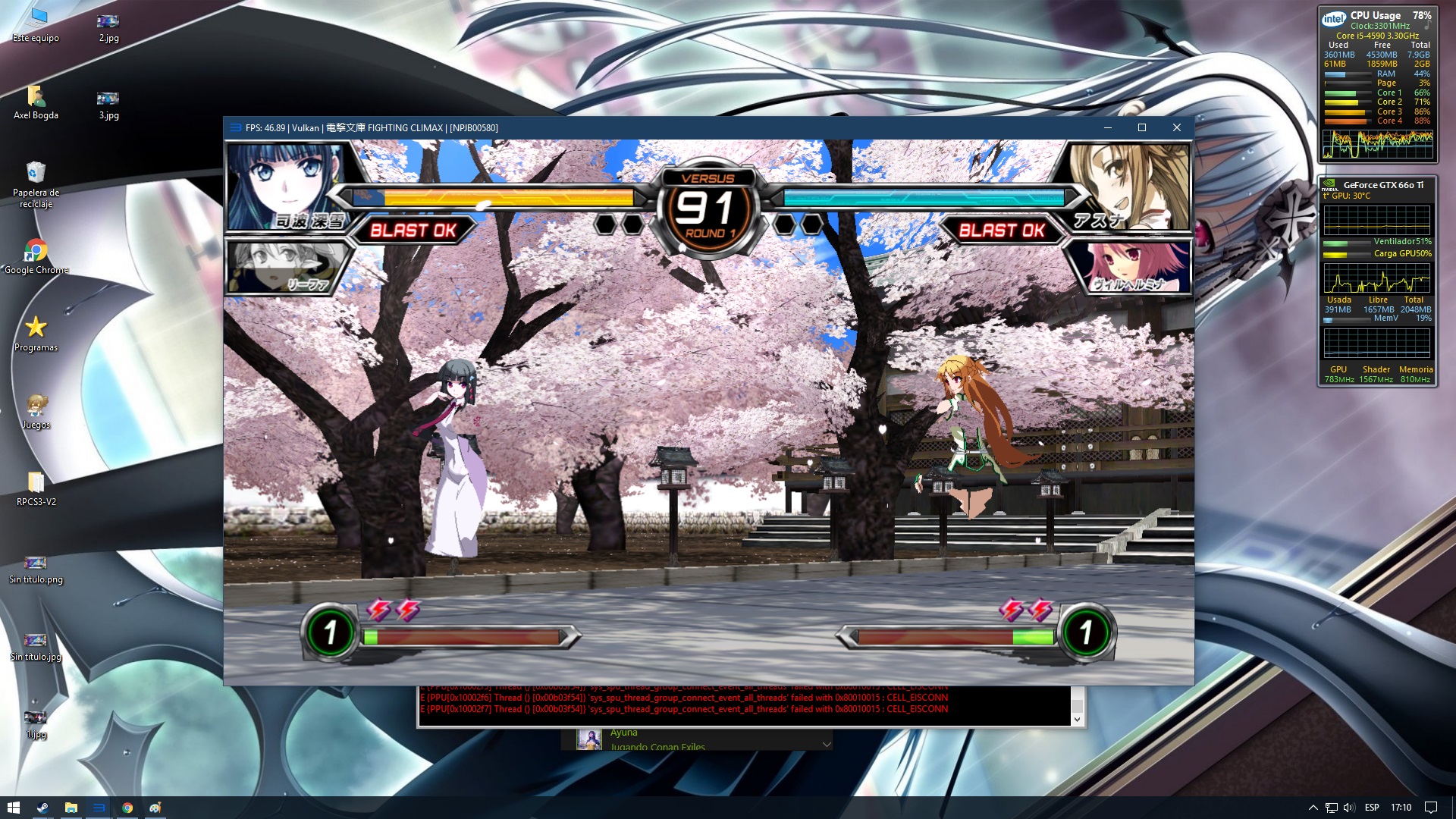Image resolution: width=1456 pixels, height=819 pixels.
Task: Maximize the game window
Action: click(1141, 127)
